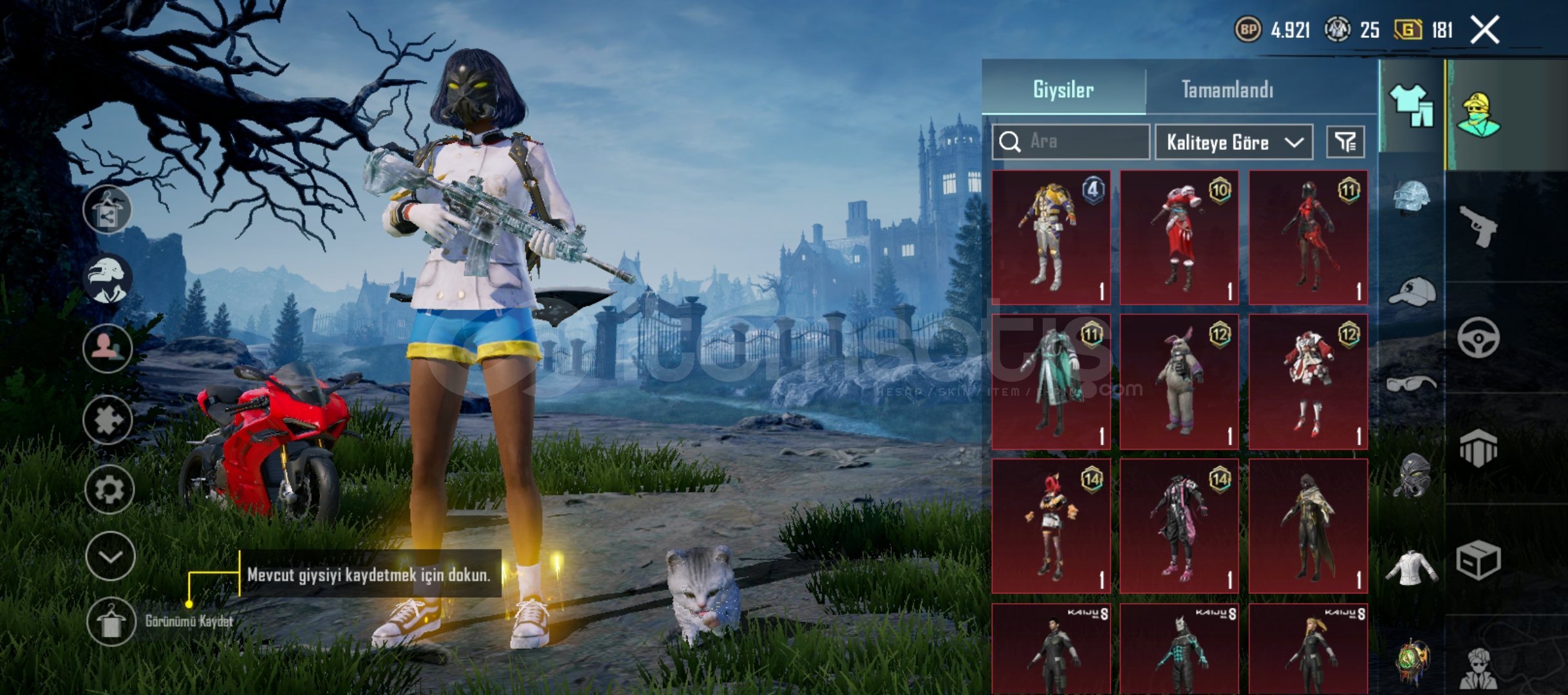
Task: Switch to the Tamamlandı tab
Action: pos(1227,89)
